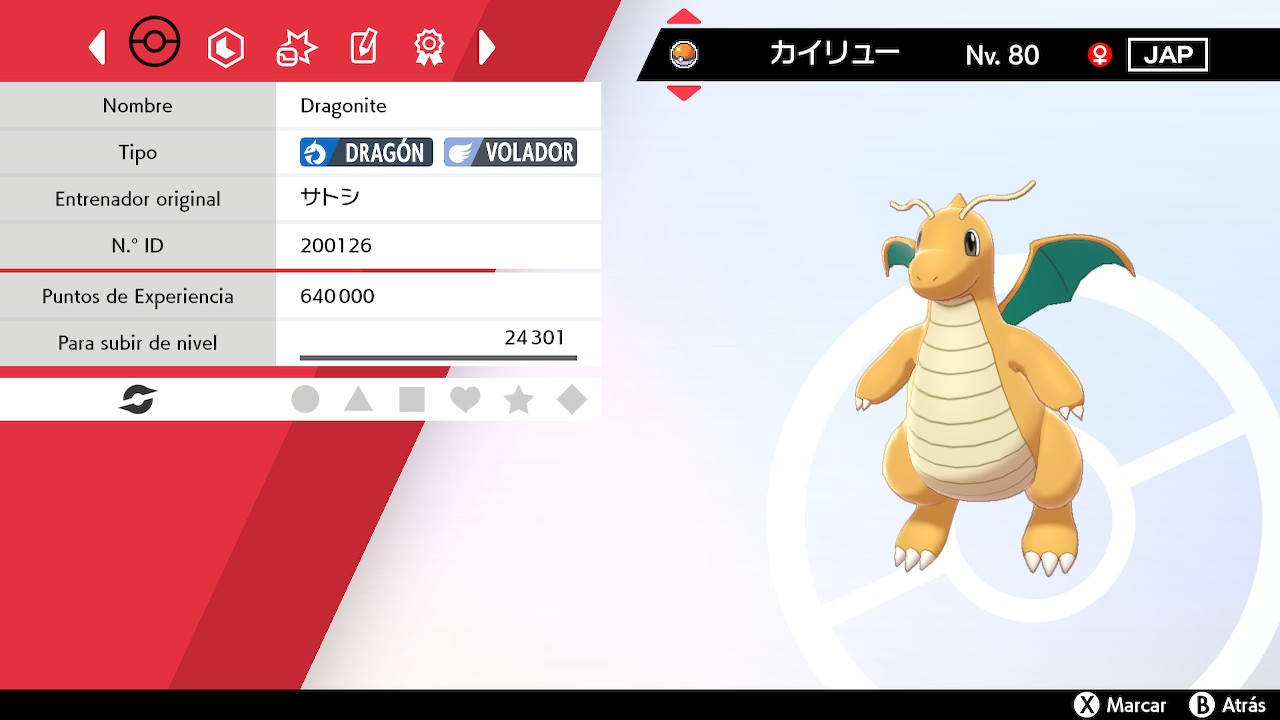Toggle the square marking
The width and height of the screenshot is (1280, 720).
pos(412,400)
